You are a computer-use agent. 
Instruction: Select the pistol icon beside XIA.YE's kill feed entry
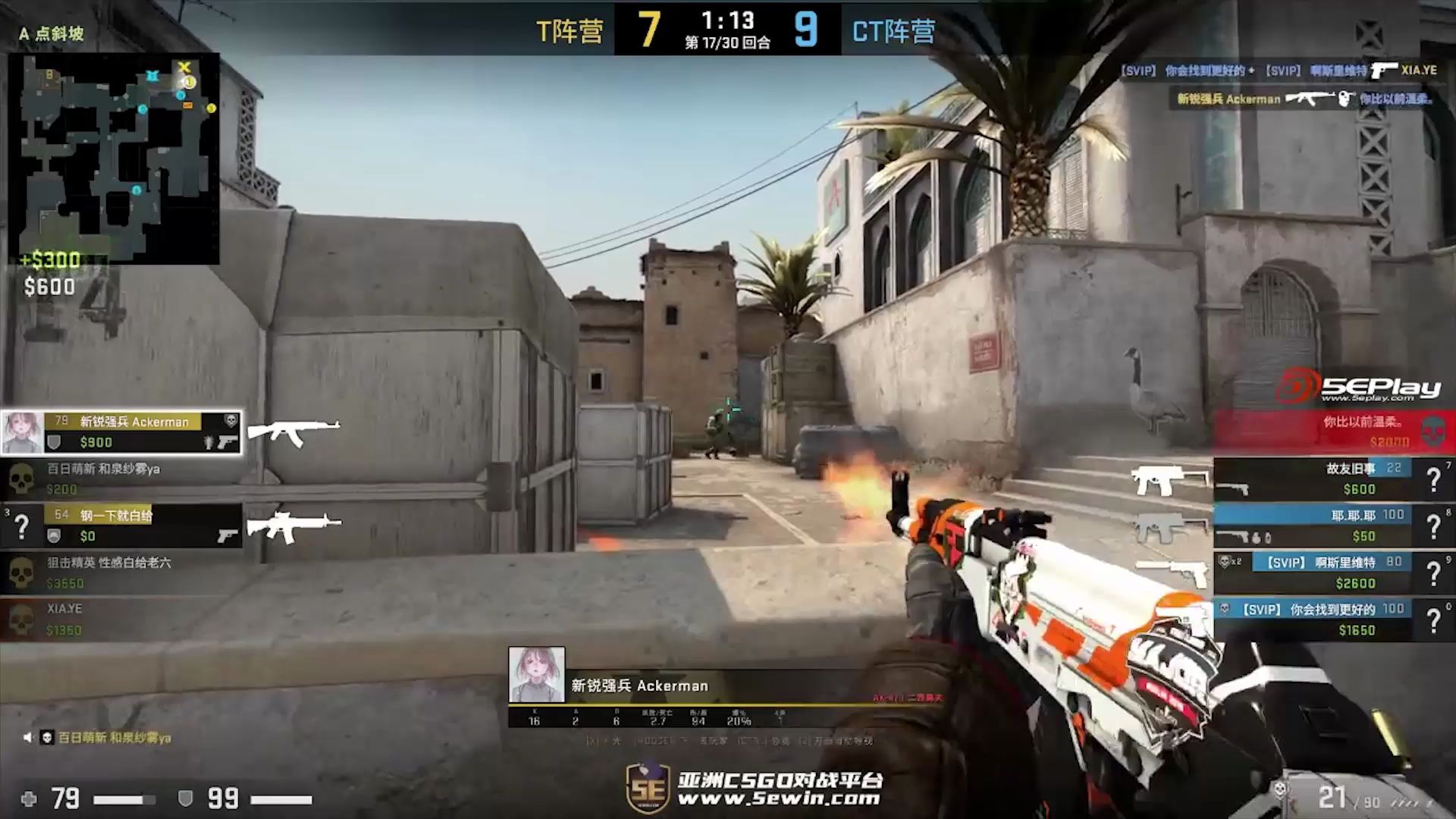tap(1385, 69)
